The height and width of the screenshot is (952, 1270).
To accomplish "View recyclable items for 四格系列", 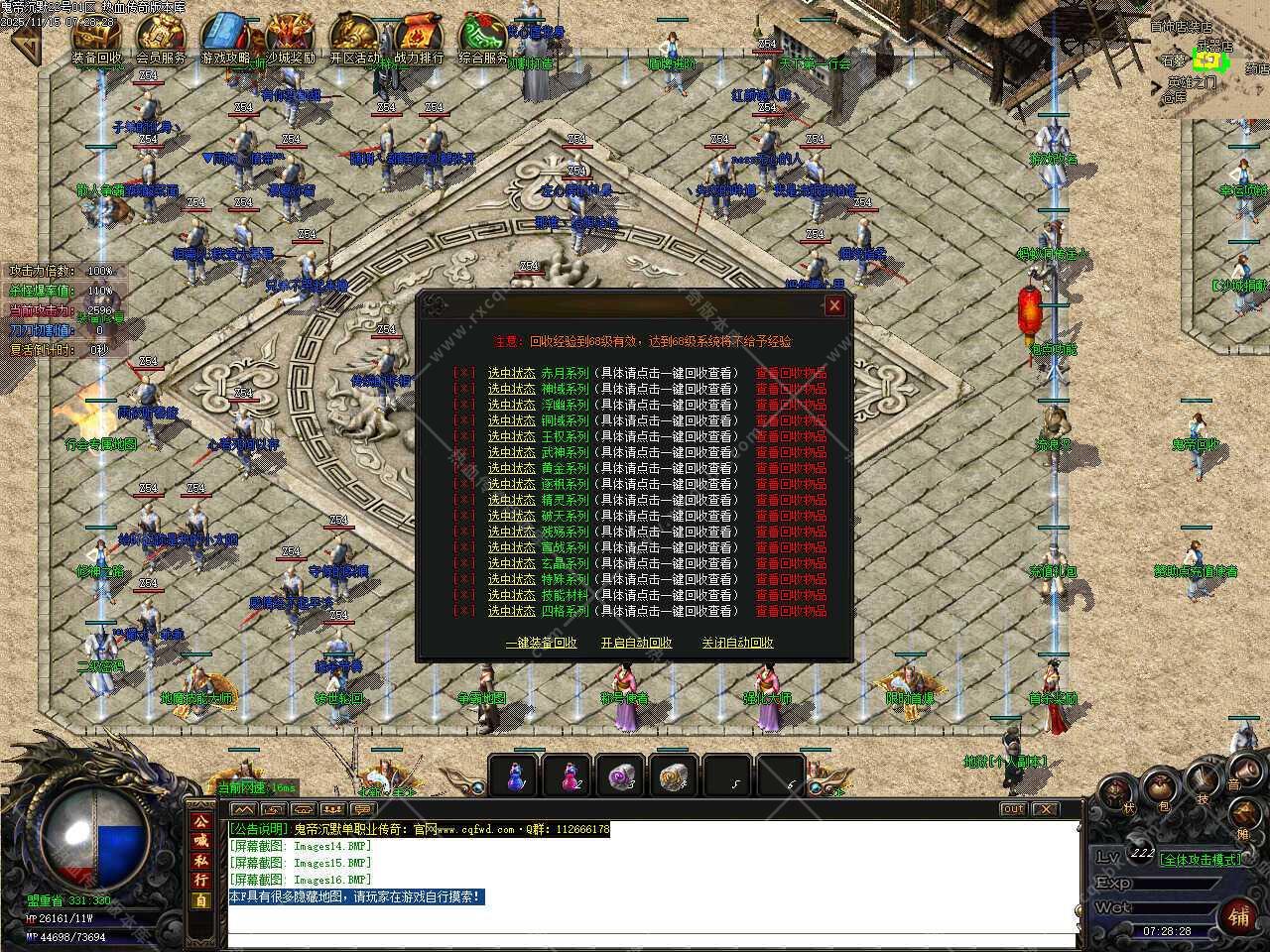I will [791, 611].
